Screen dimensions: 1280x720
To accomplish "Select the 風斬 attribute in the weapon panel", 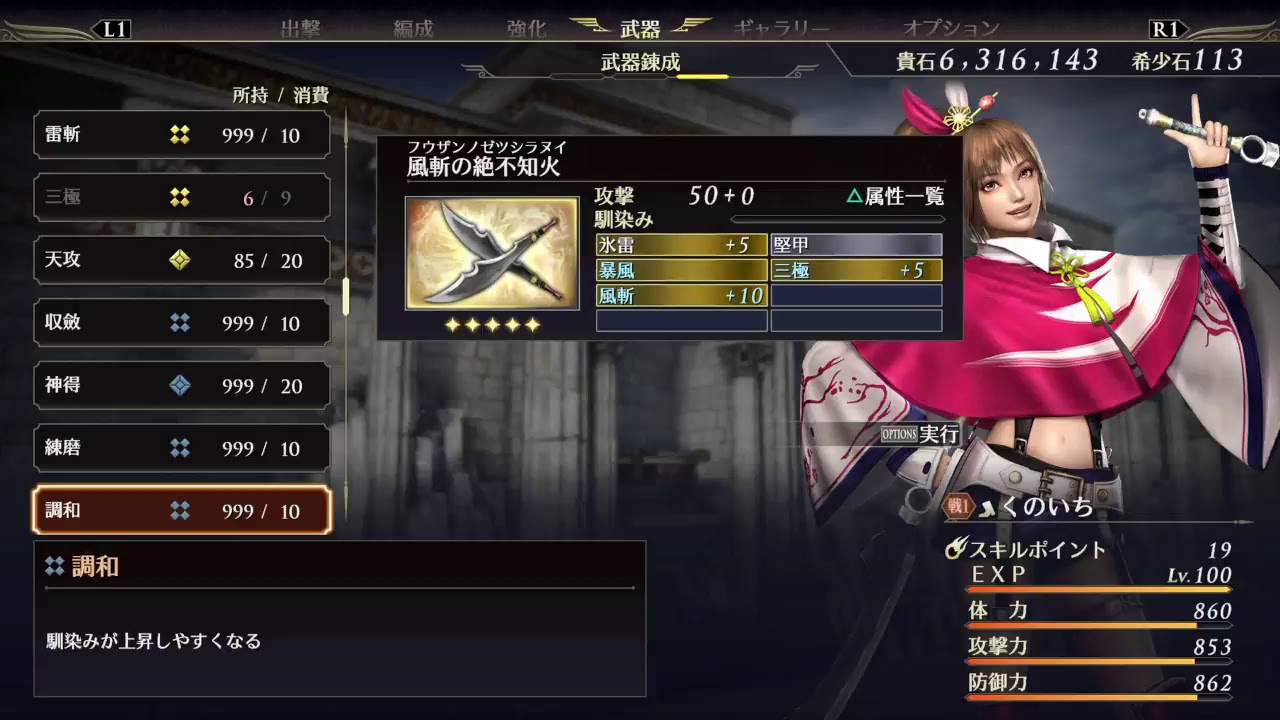I will [681, 296].
